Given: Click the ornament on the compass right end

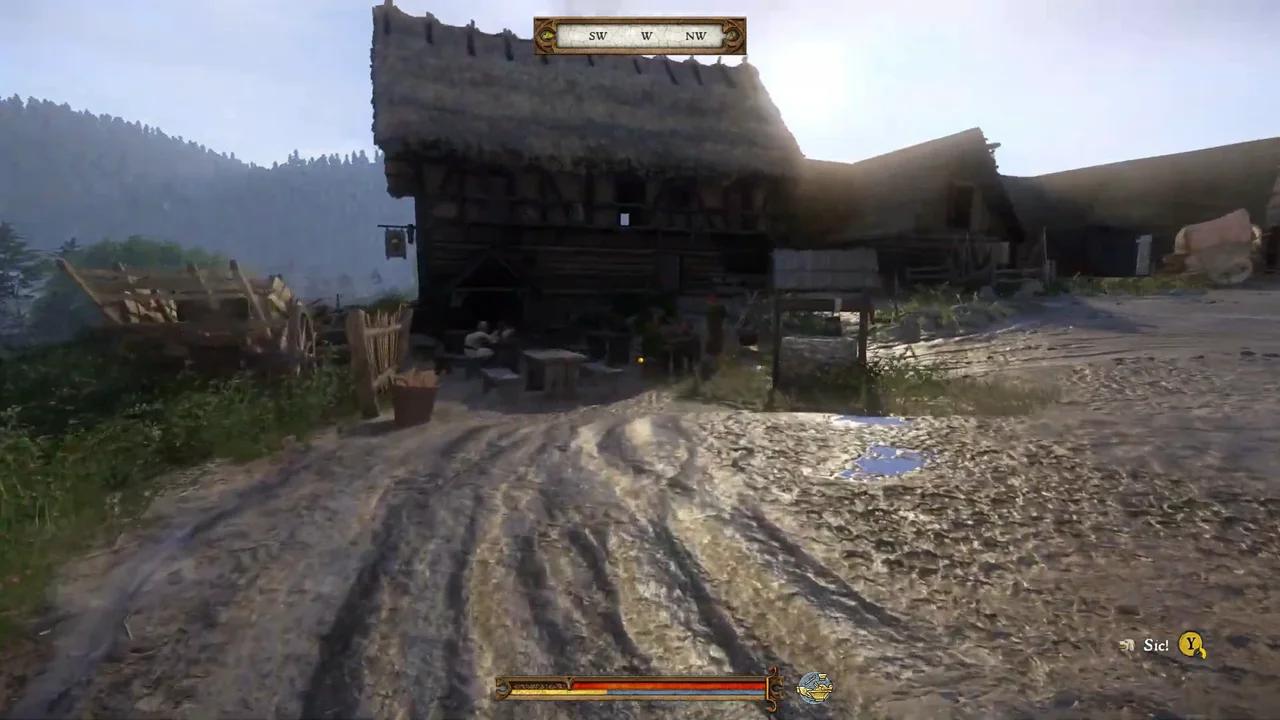Looking at the screenshot, I should coord(731,36).
